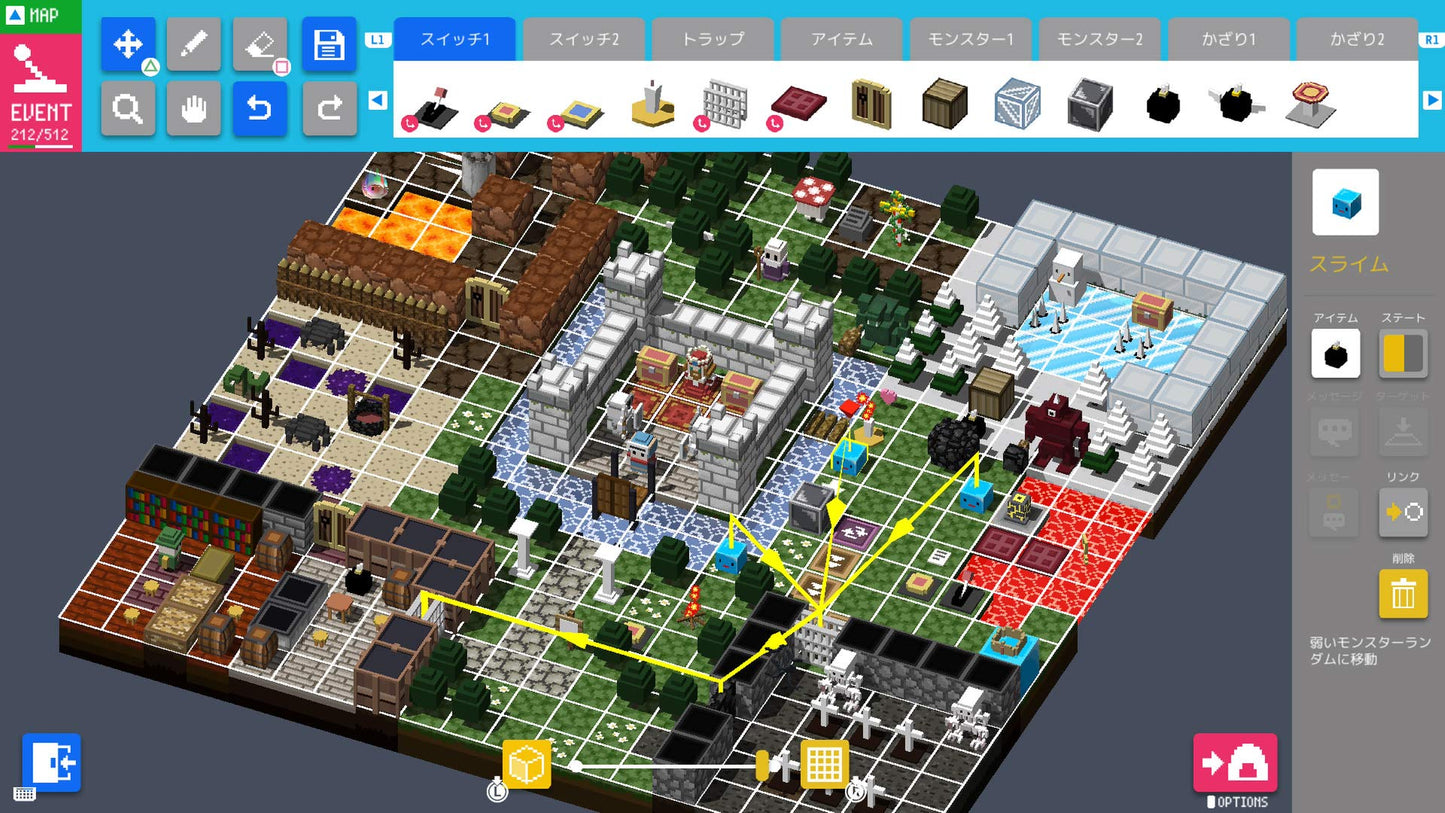Image resolution: width=1445 pixels, height=813 pixels.
Task: Open the トラップ tab
Action: (x=712, y=39)
